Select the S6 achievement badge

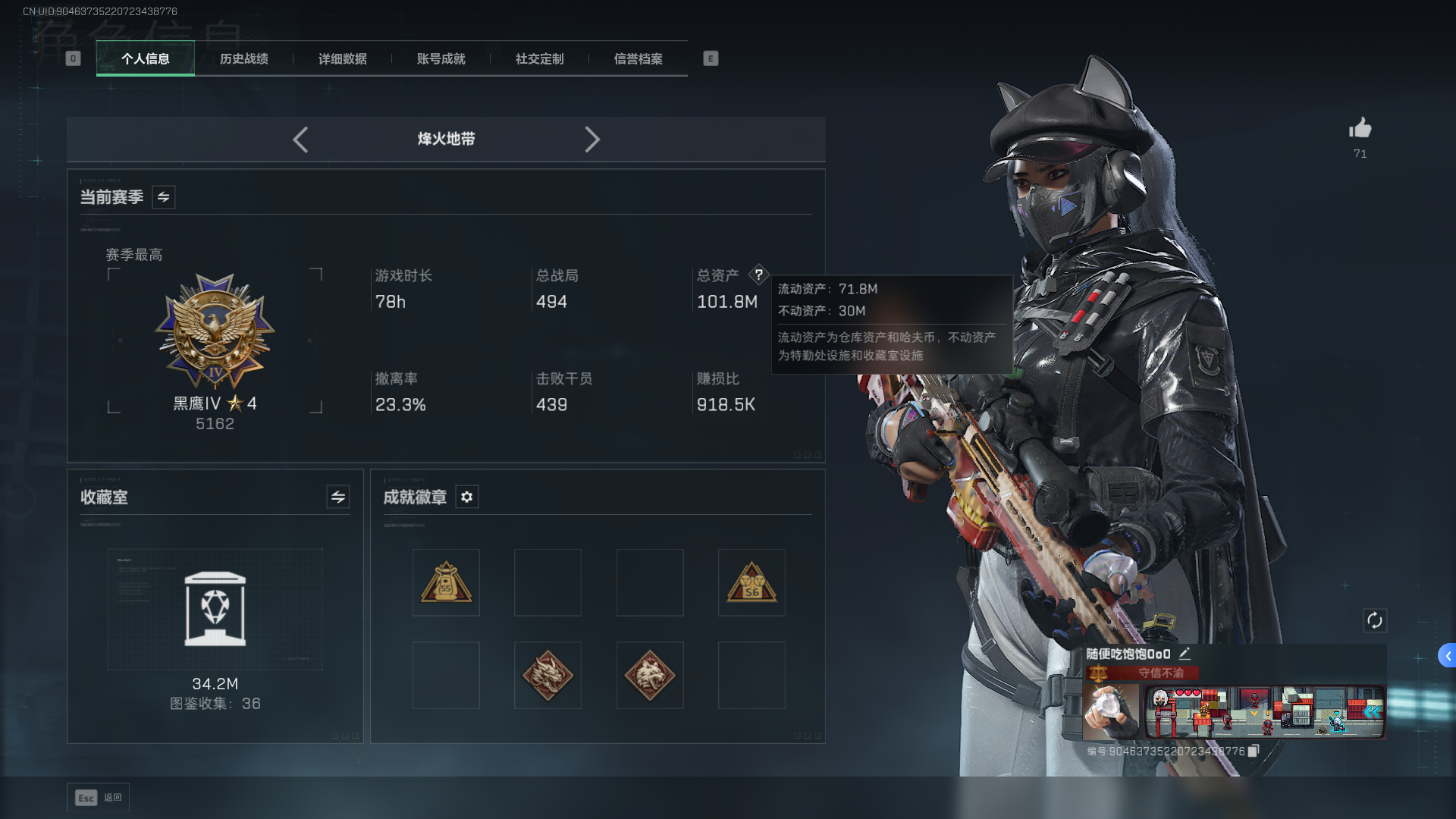[x=752, y=582]
